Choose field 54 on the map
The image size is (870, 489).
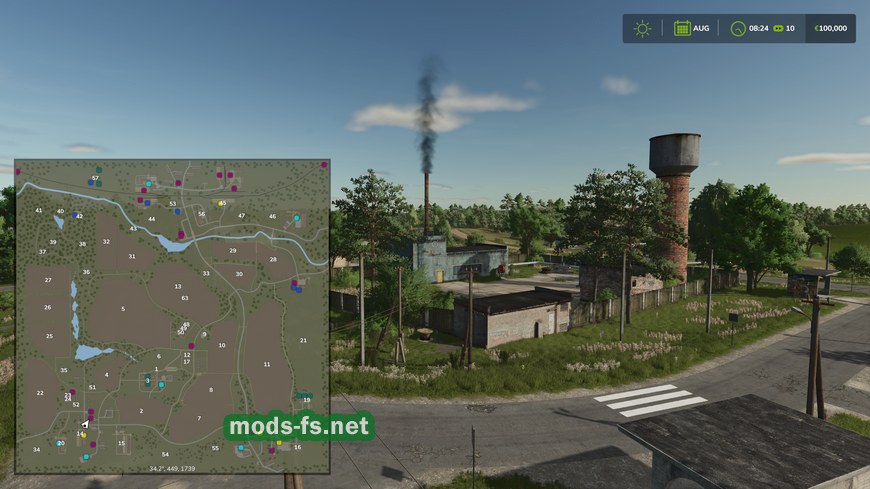(x=165, y=455)
